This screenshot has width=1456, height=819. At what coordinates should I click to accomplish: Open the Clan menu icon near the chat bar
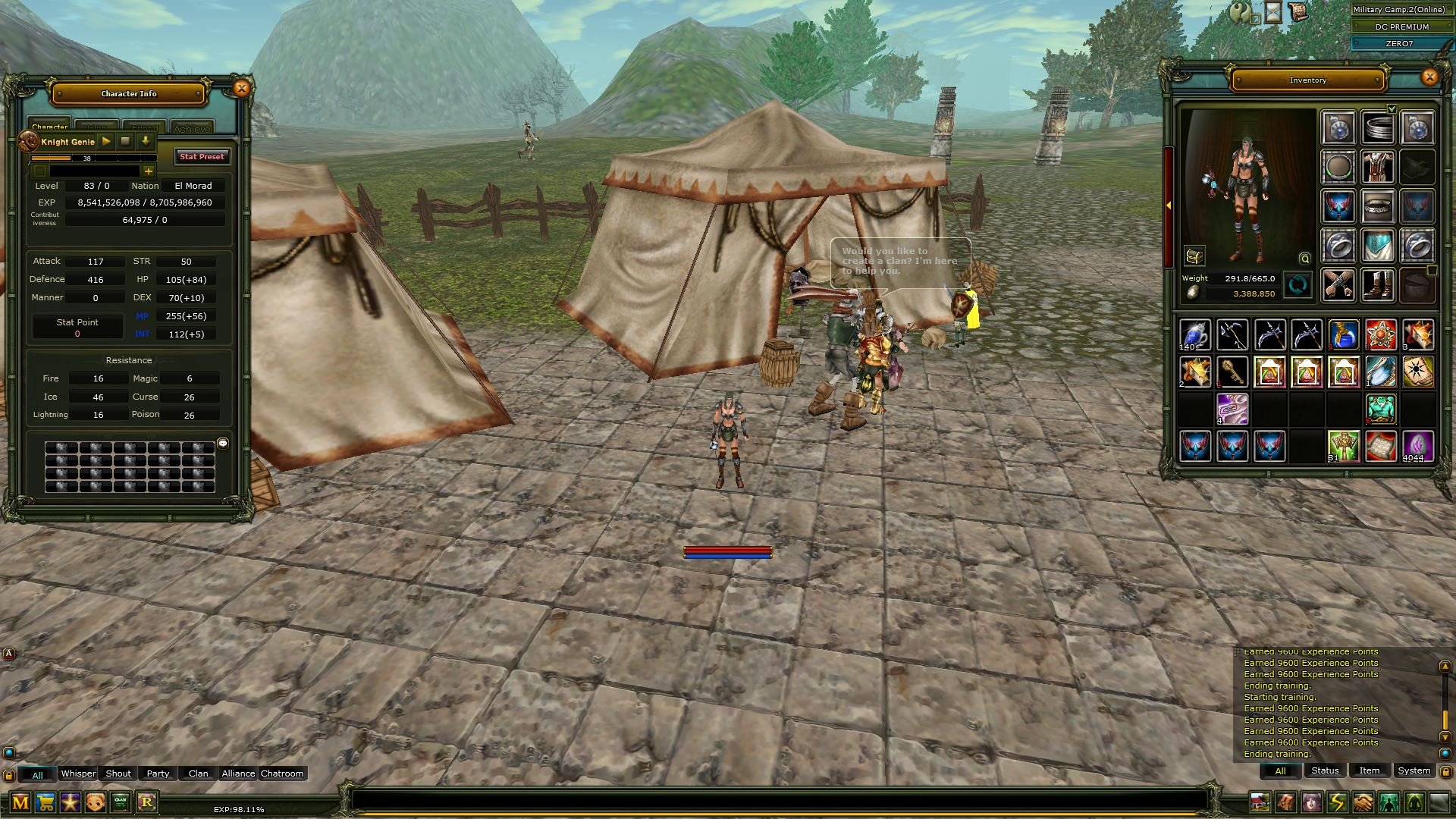coord(121,801)
